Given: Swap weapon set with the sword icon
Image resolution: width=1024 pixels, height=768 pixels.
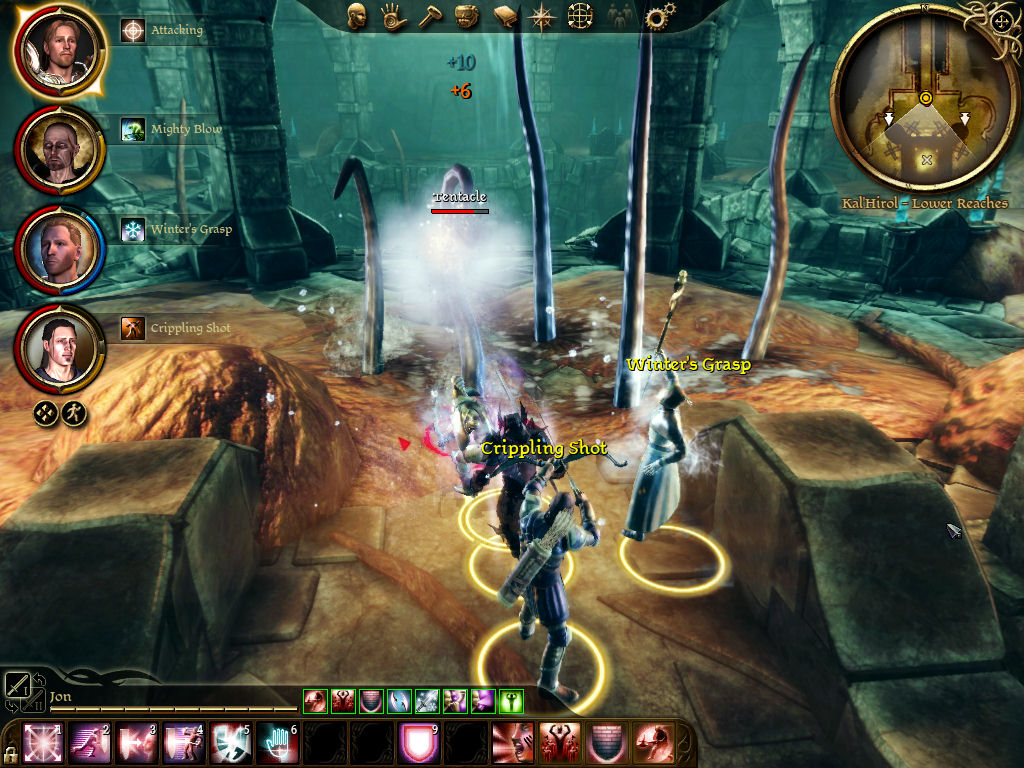Looking at the screenshot, I should (18, 685).
